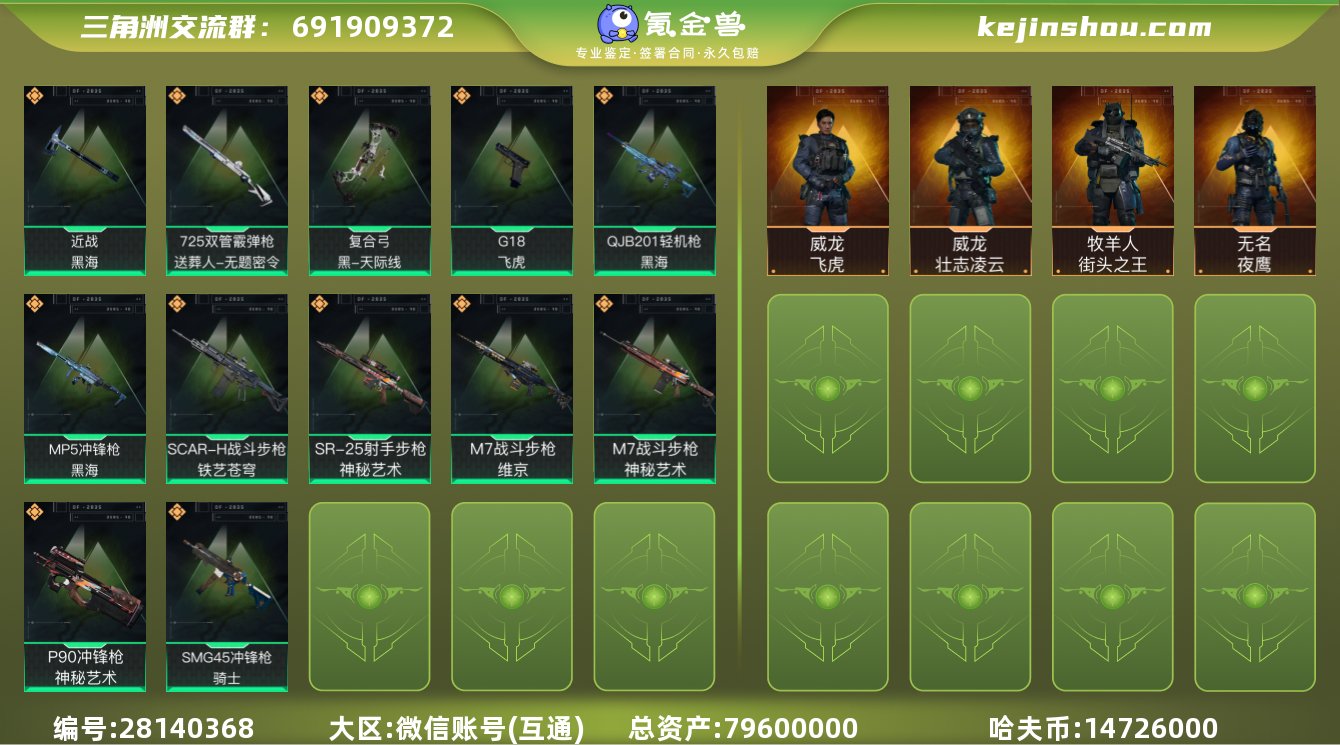The width and height of the screenshot is (1340, 745).
Task: Open the 威龙 飞虎 operator card
Action: (828, 178)
